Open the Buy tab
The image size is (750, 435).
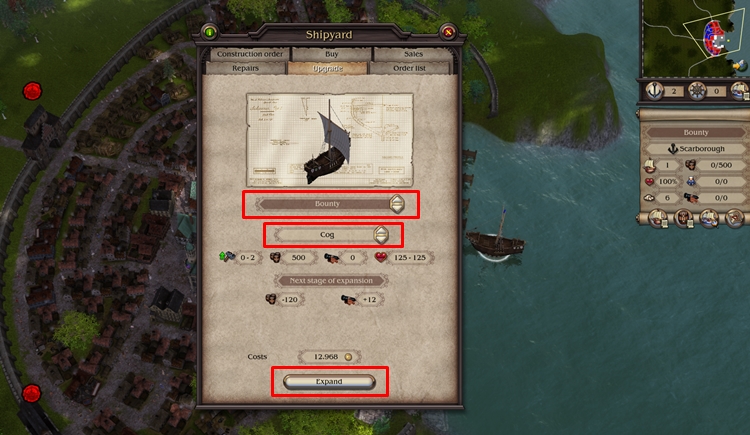click(330, 53)
